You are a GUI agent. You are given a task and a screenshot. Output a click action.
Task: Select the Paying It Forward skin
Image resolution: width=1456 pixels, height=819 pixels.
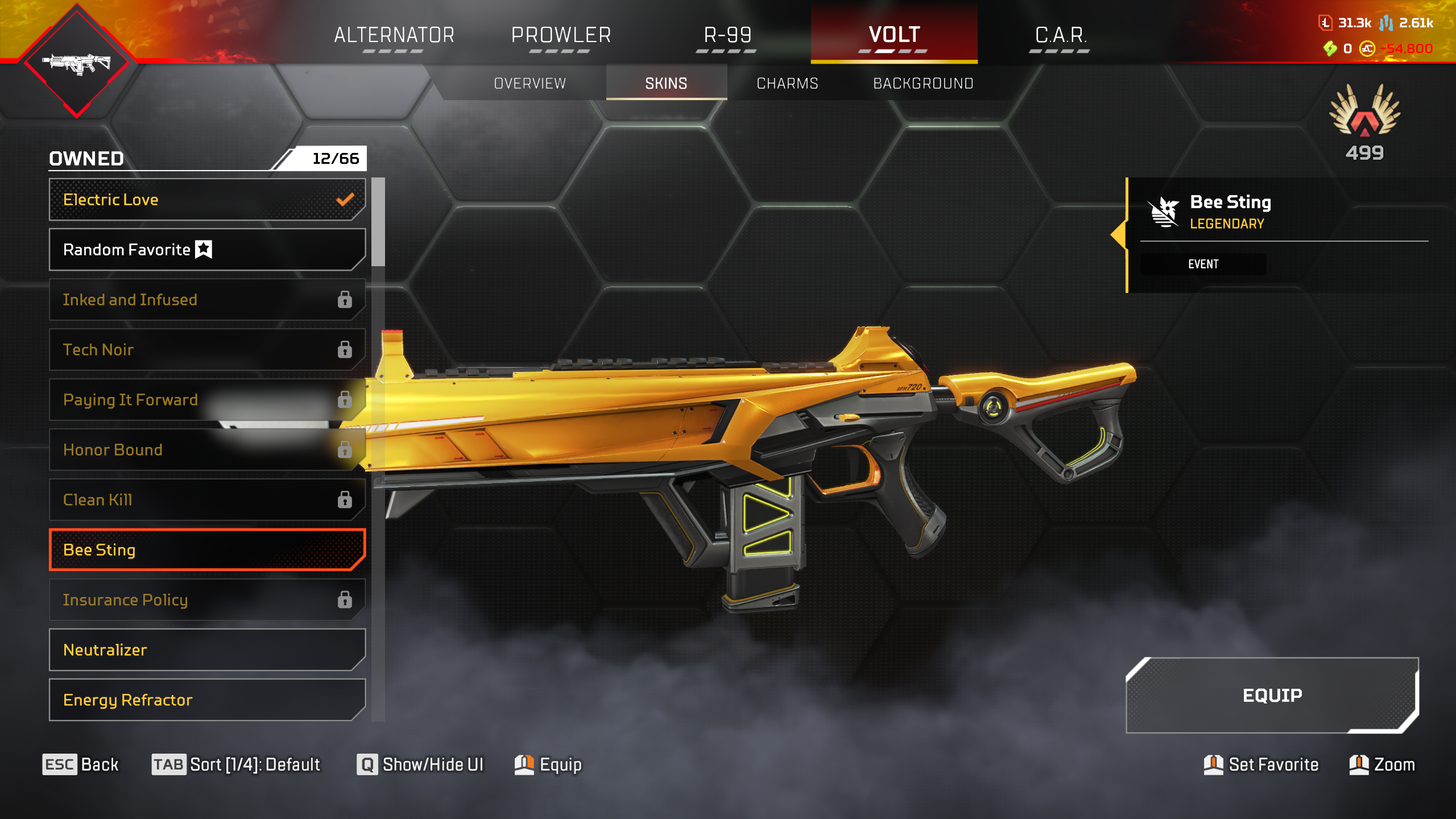207,400
